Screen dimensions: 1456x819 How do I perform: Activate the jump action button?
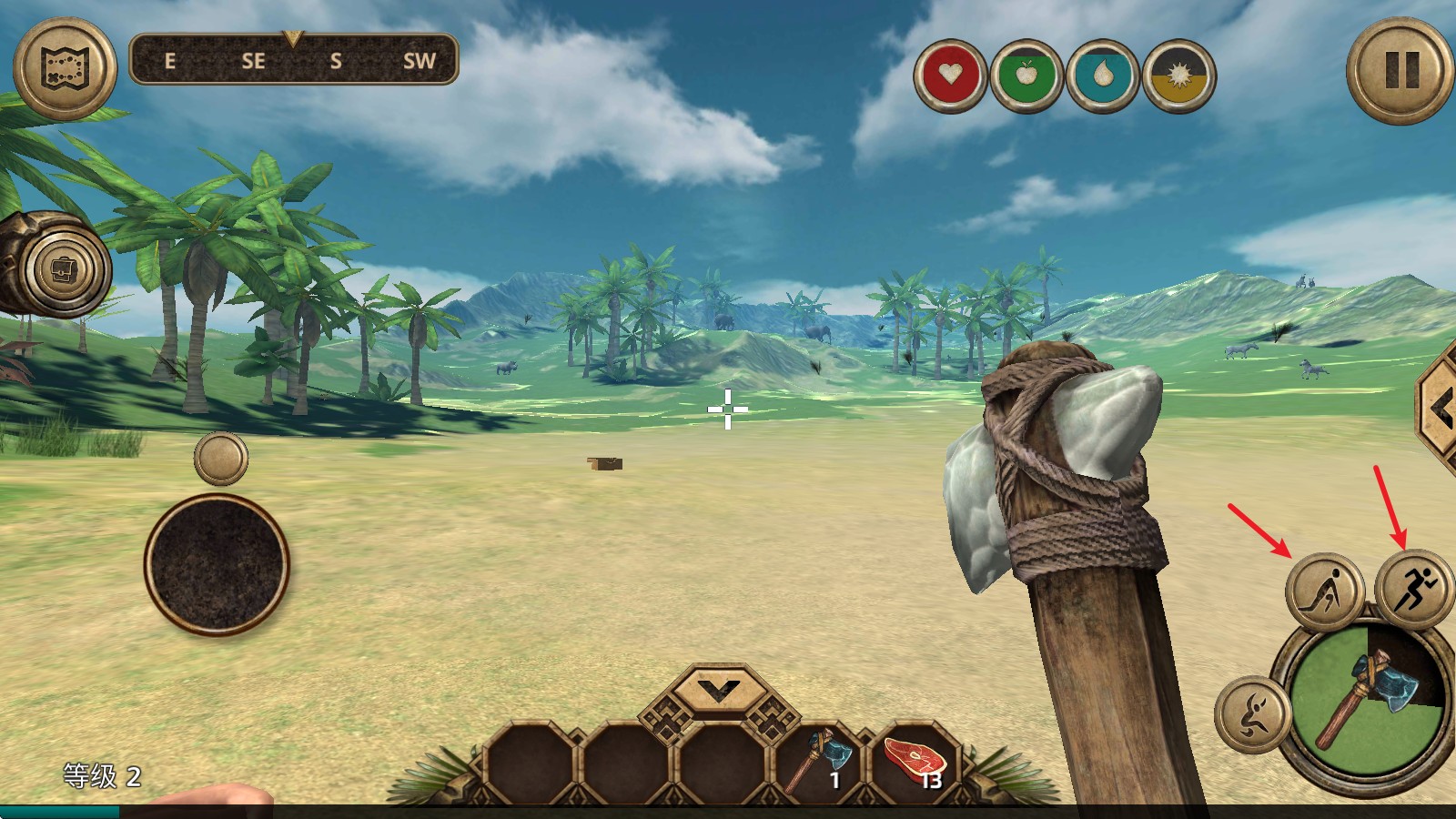[1253, 713]
